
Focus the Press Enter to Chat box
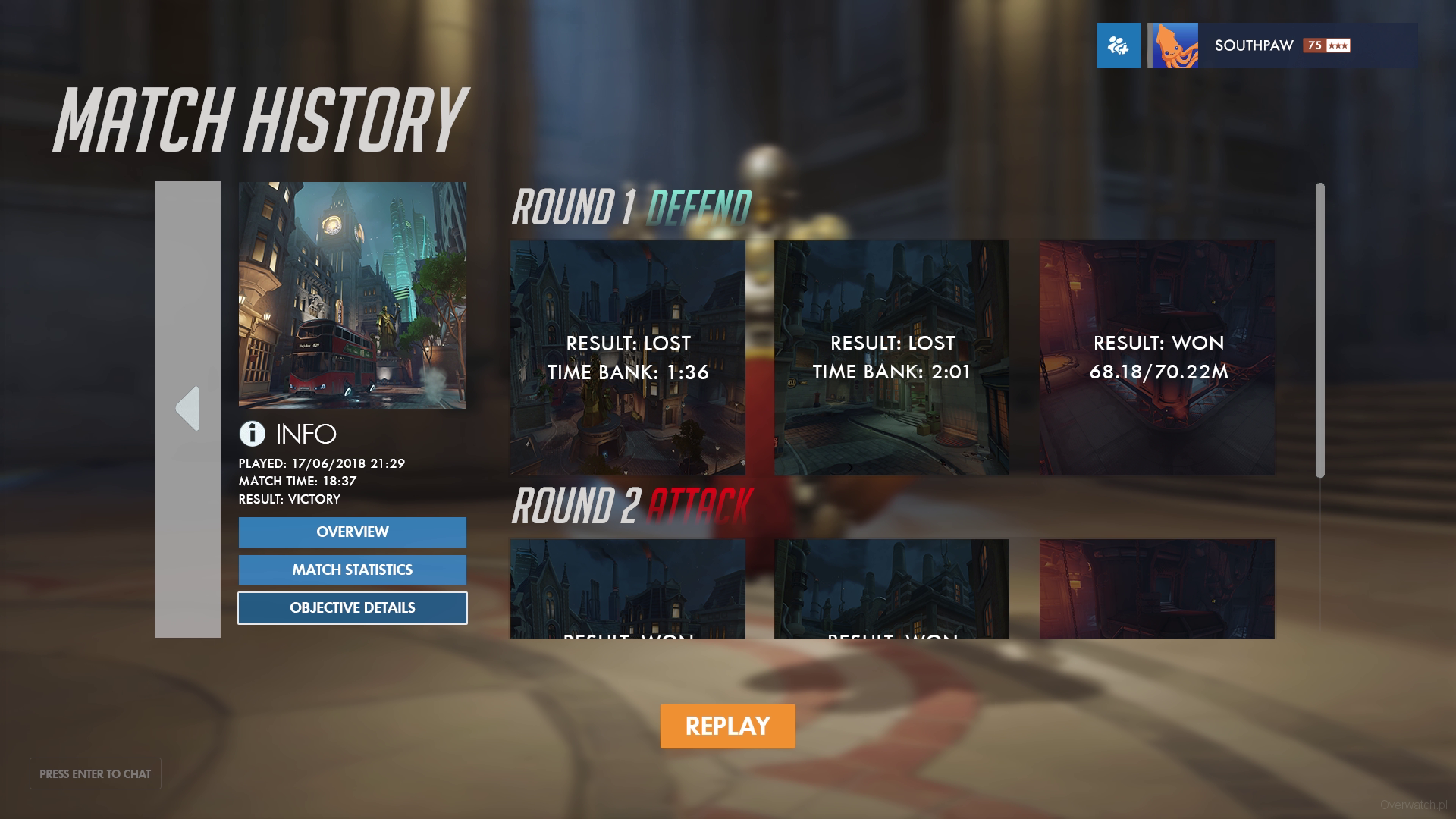pos(96,773)
